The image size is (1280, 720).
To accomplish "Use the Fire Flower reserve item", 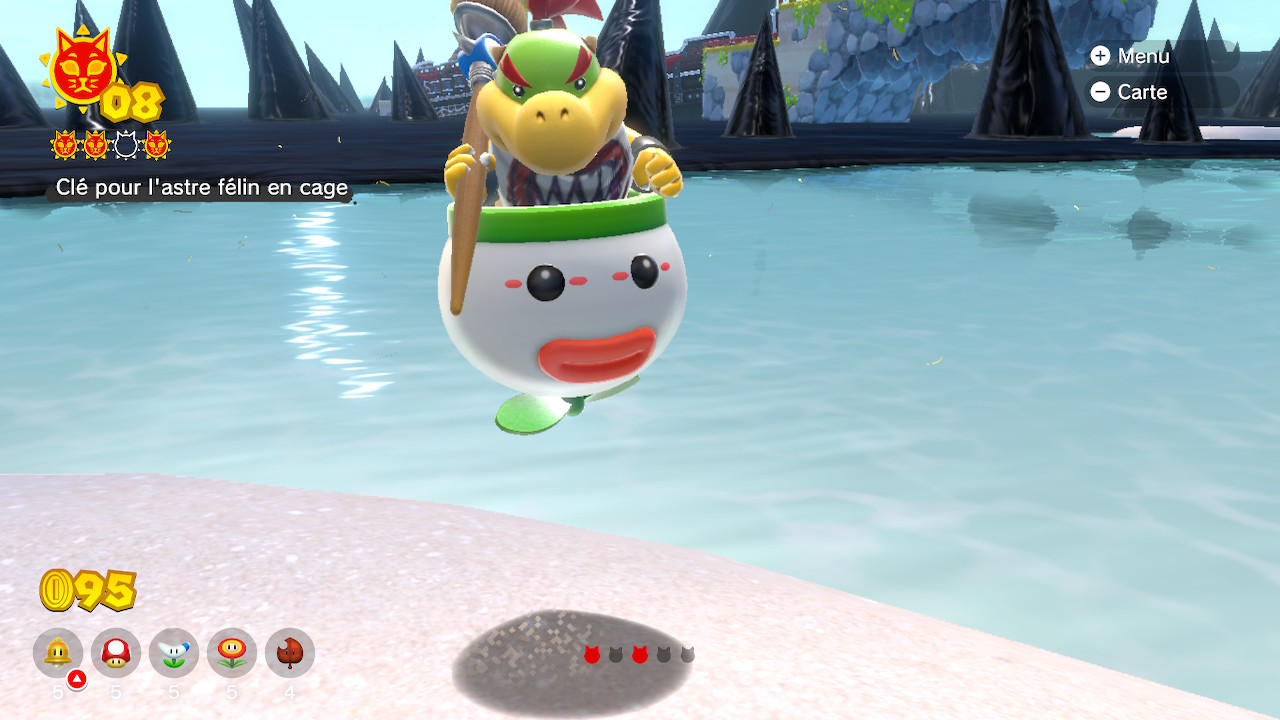I will (x=232, y=653).
